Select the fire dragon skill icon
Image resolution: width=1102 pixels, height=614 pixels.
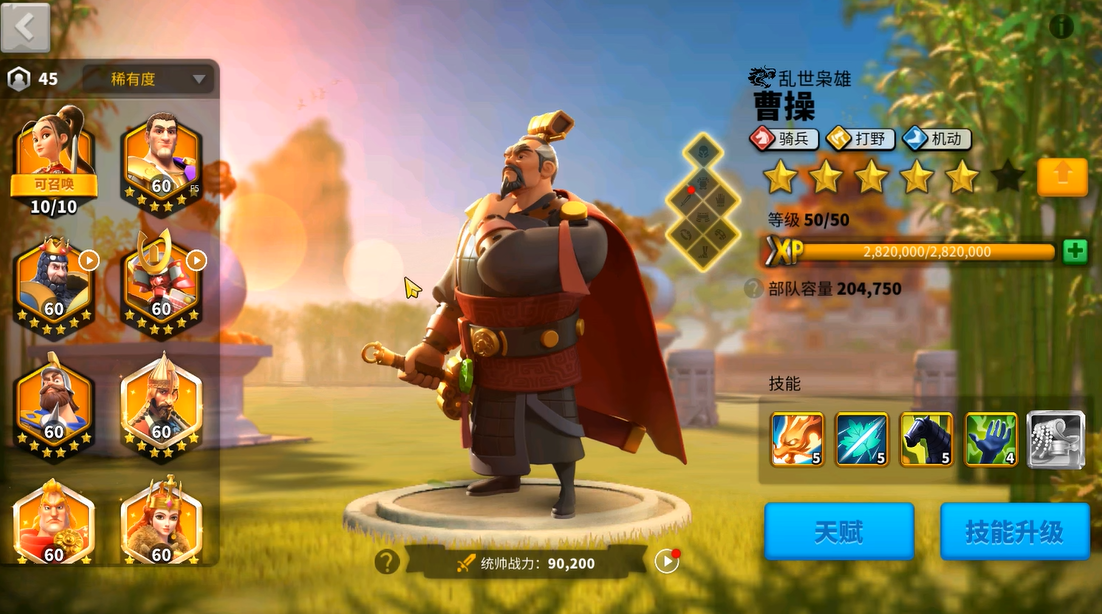pyautogui.click(x=797, y=439)
